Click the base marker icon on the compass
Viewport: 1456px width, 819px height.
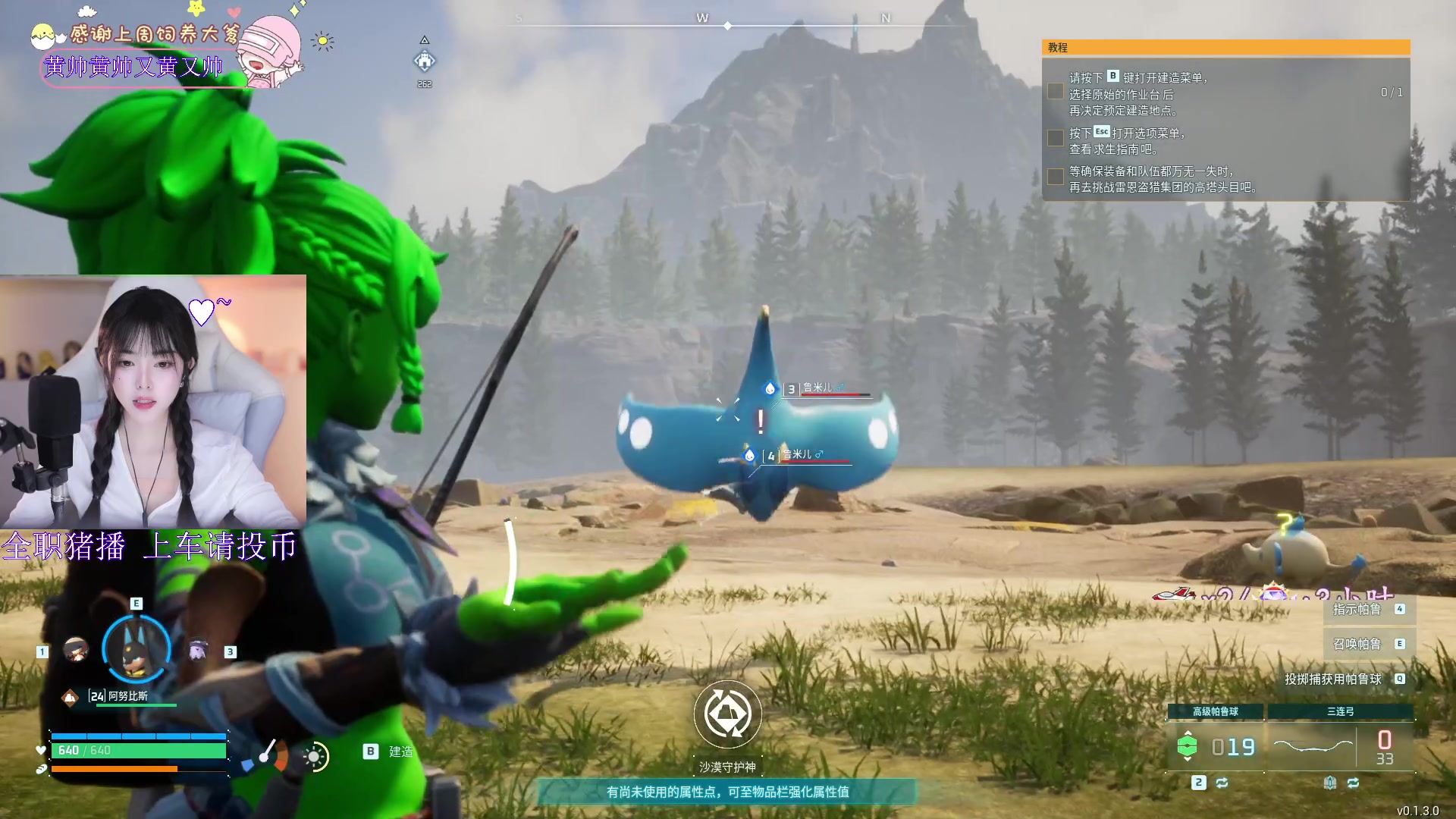pos(425,60)
